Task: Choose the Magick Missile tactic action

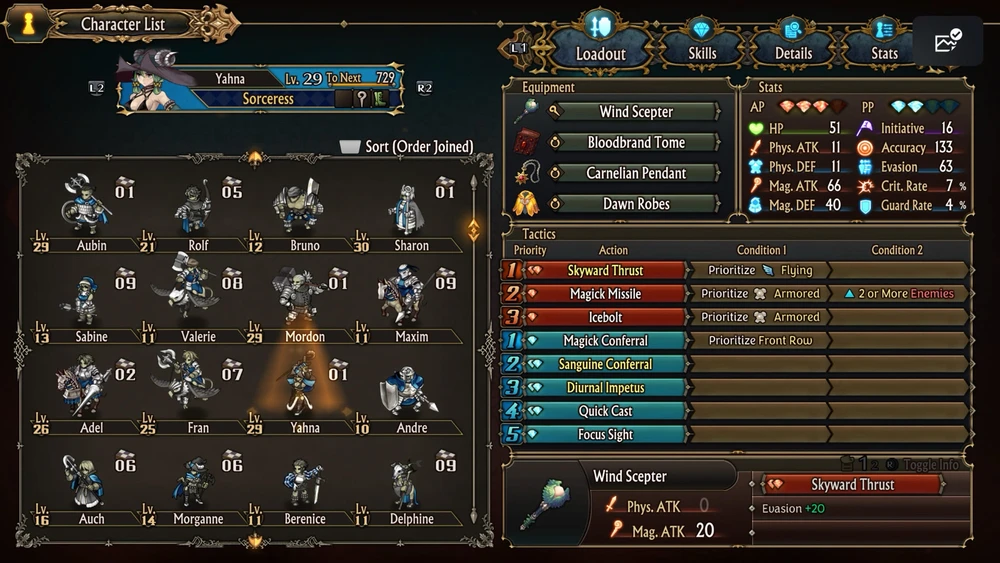Action: point(605,294)
